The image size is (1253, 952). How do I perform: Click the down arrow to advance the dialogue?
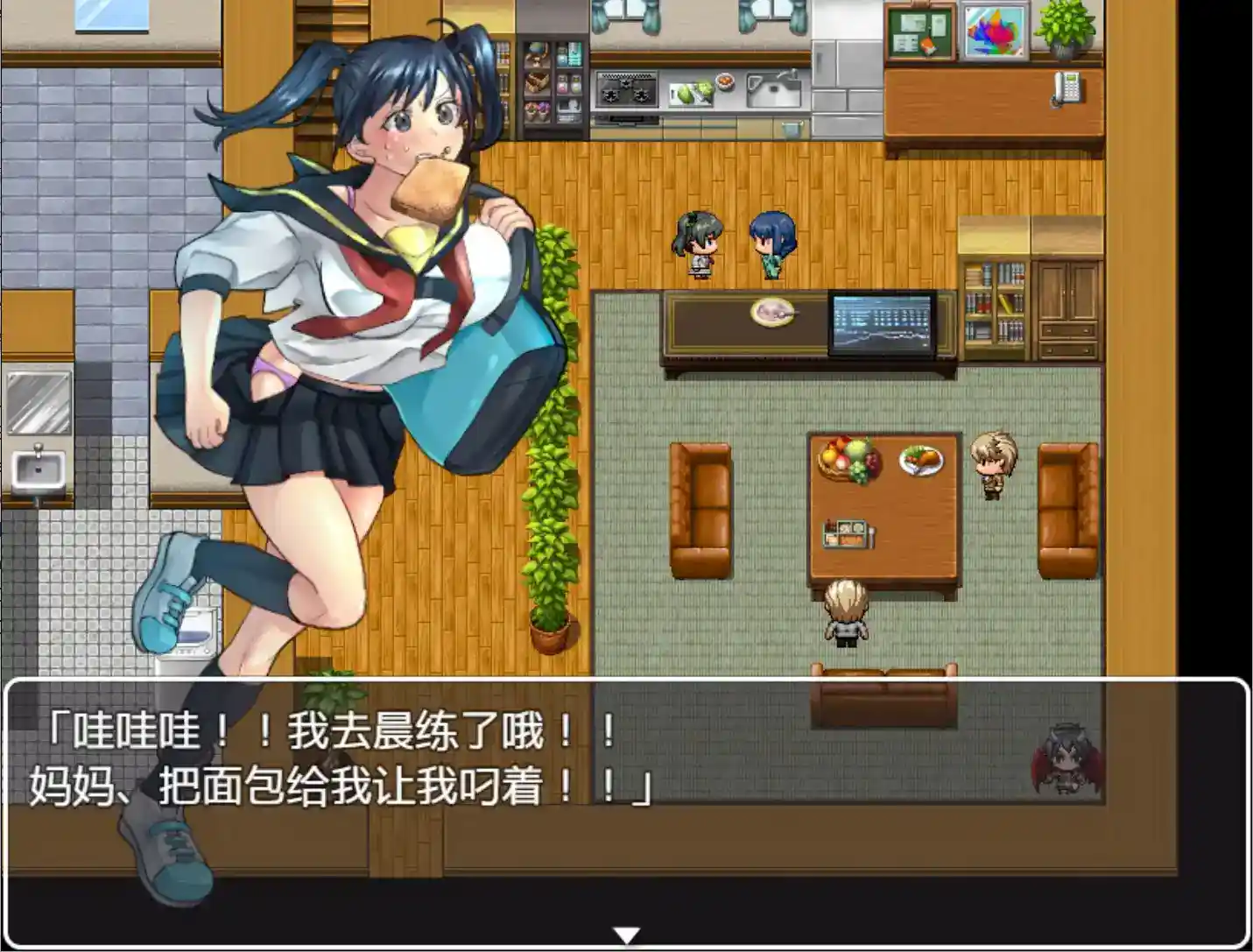(626, 937)
